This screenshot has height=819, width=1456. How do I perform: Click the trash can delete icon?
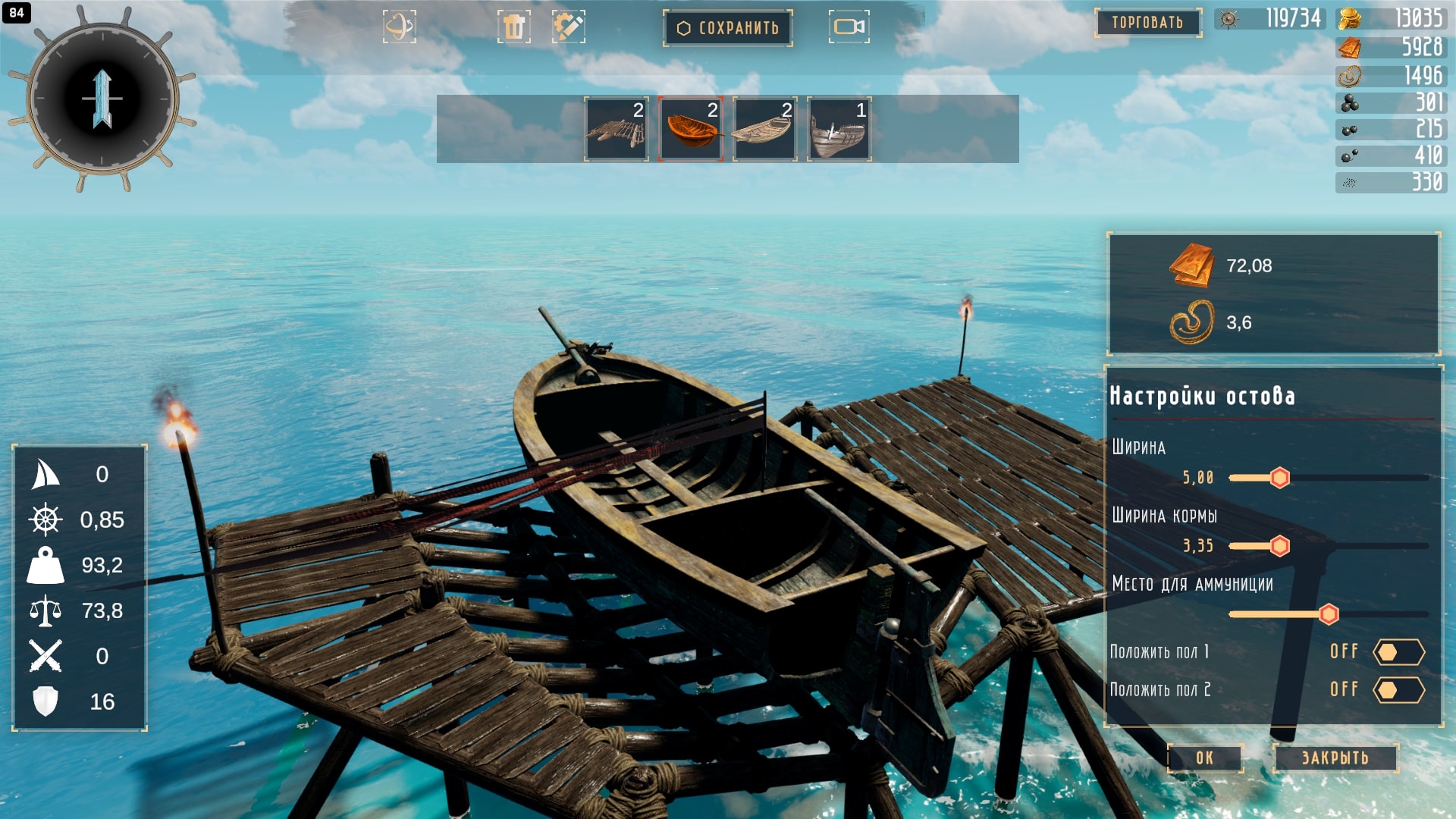(513, 27)
